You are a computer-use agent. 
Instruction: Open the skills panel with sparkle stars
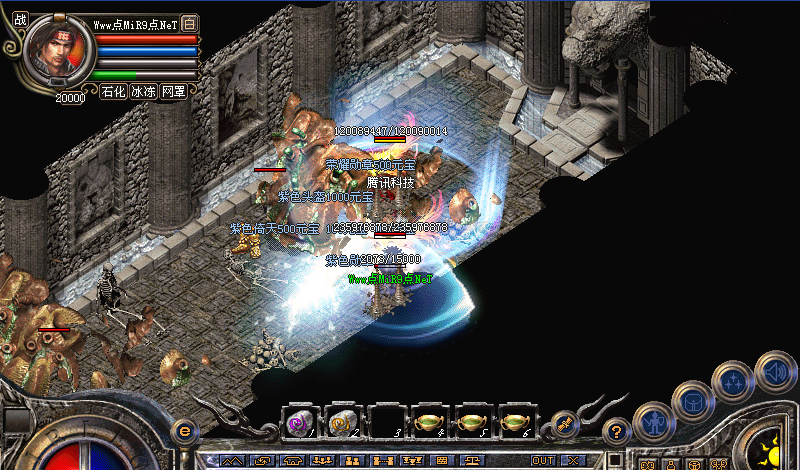click(733, 381)
